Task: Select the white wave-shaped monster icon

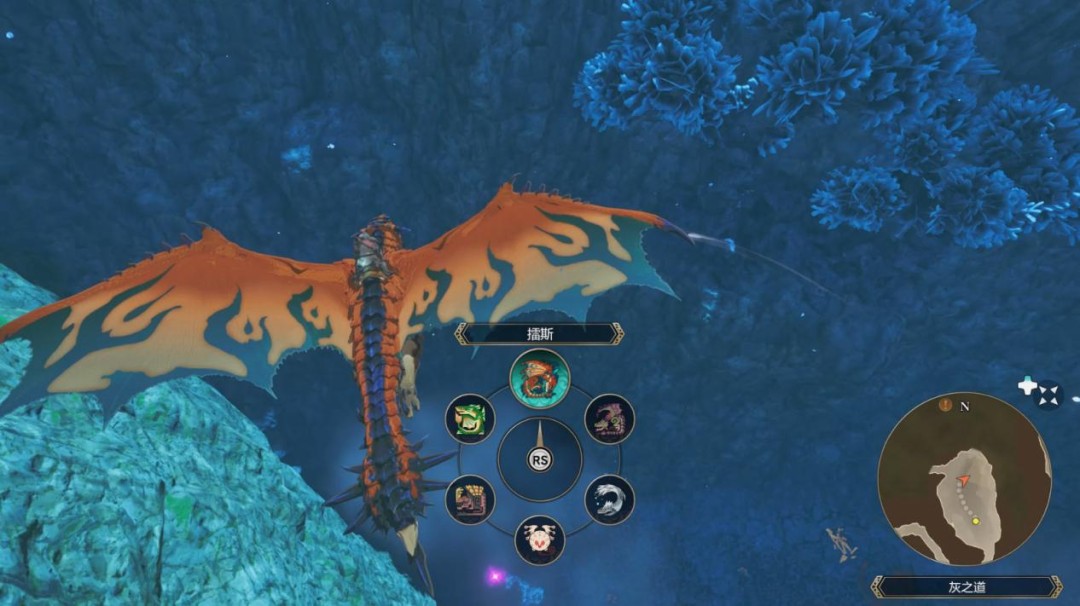Action: click(x=609, y=499)
